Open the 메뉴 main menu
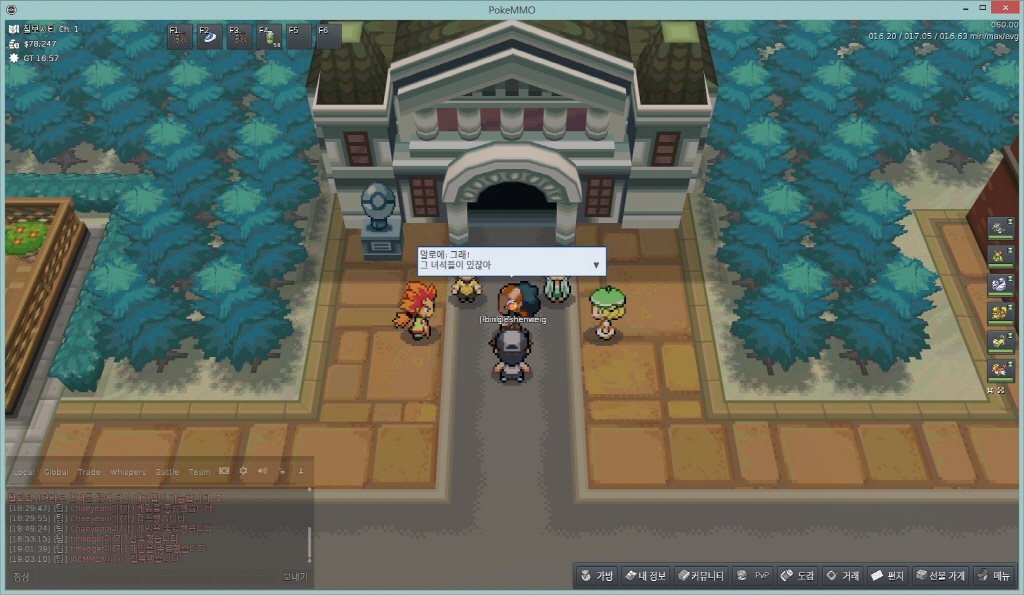This screenshot has width=1024, height=595. tap(994, 576)
